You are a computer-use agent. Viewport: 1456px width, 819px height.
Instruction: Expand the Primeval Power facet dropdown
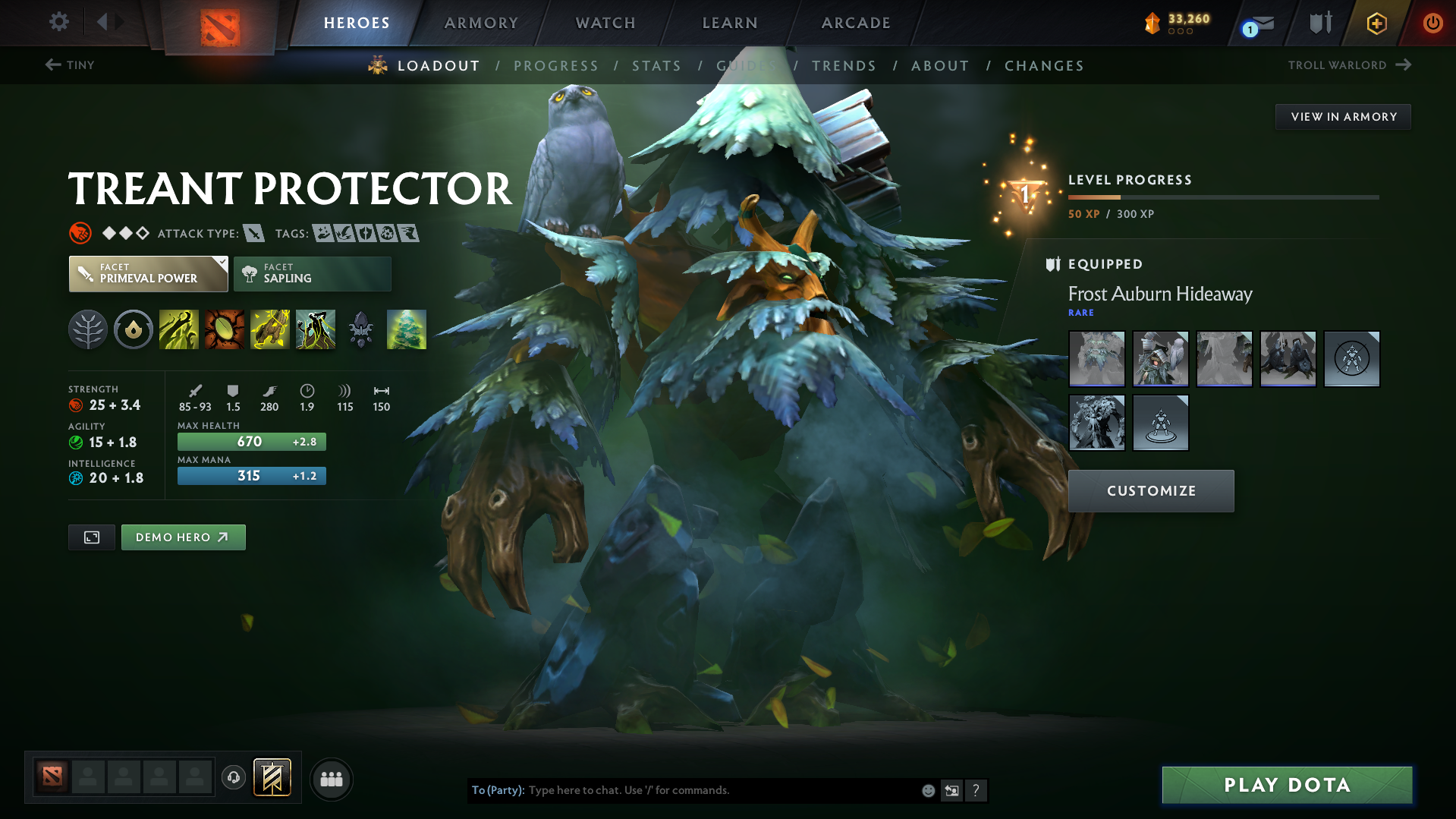pyautogui.click(x=221, y=264)
